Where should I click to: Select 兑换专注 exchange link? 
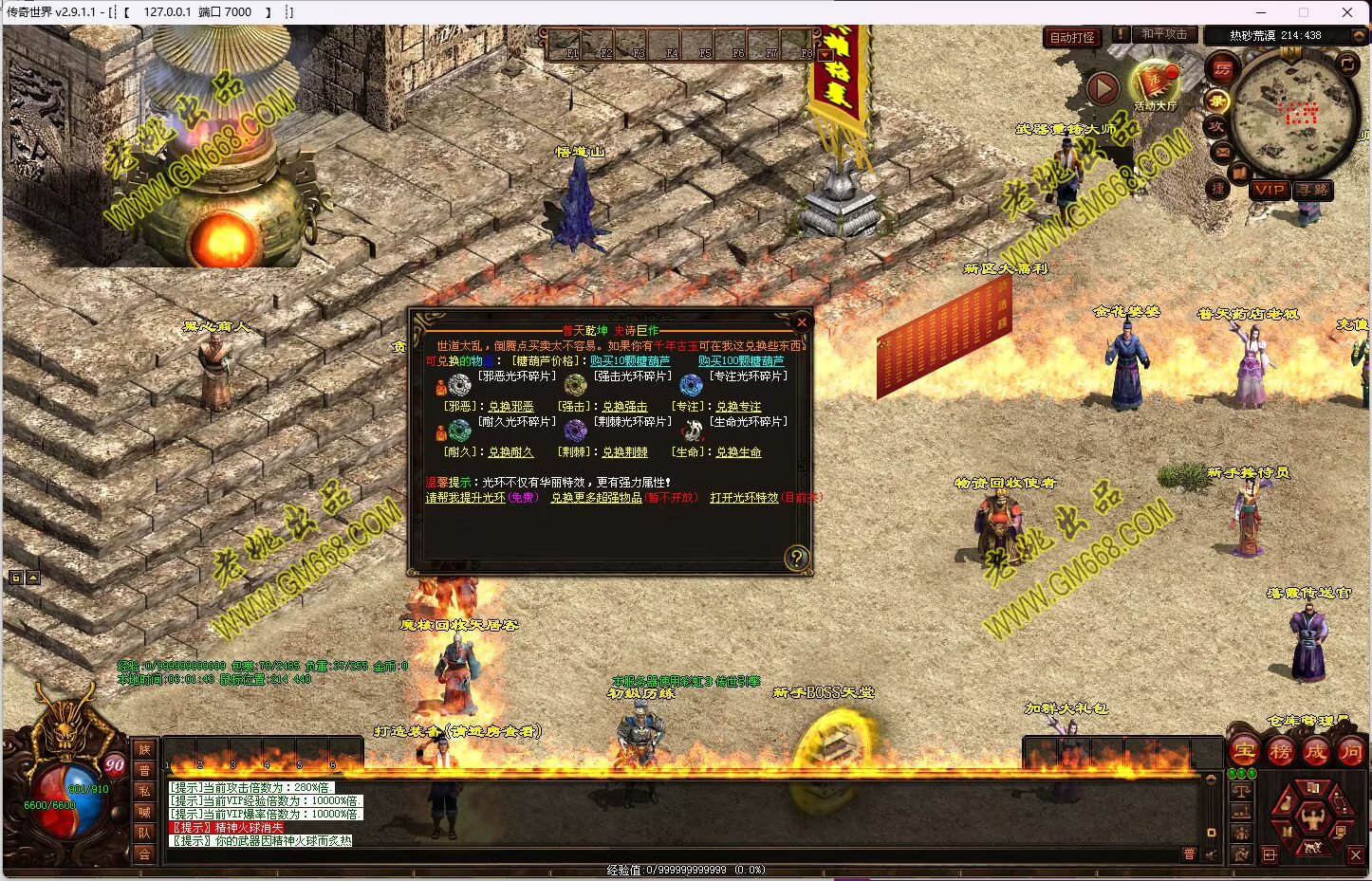click(x=738, y=407)
